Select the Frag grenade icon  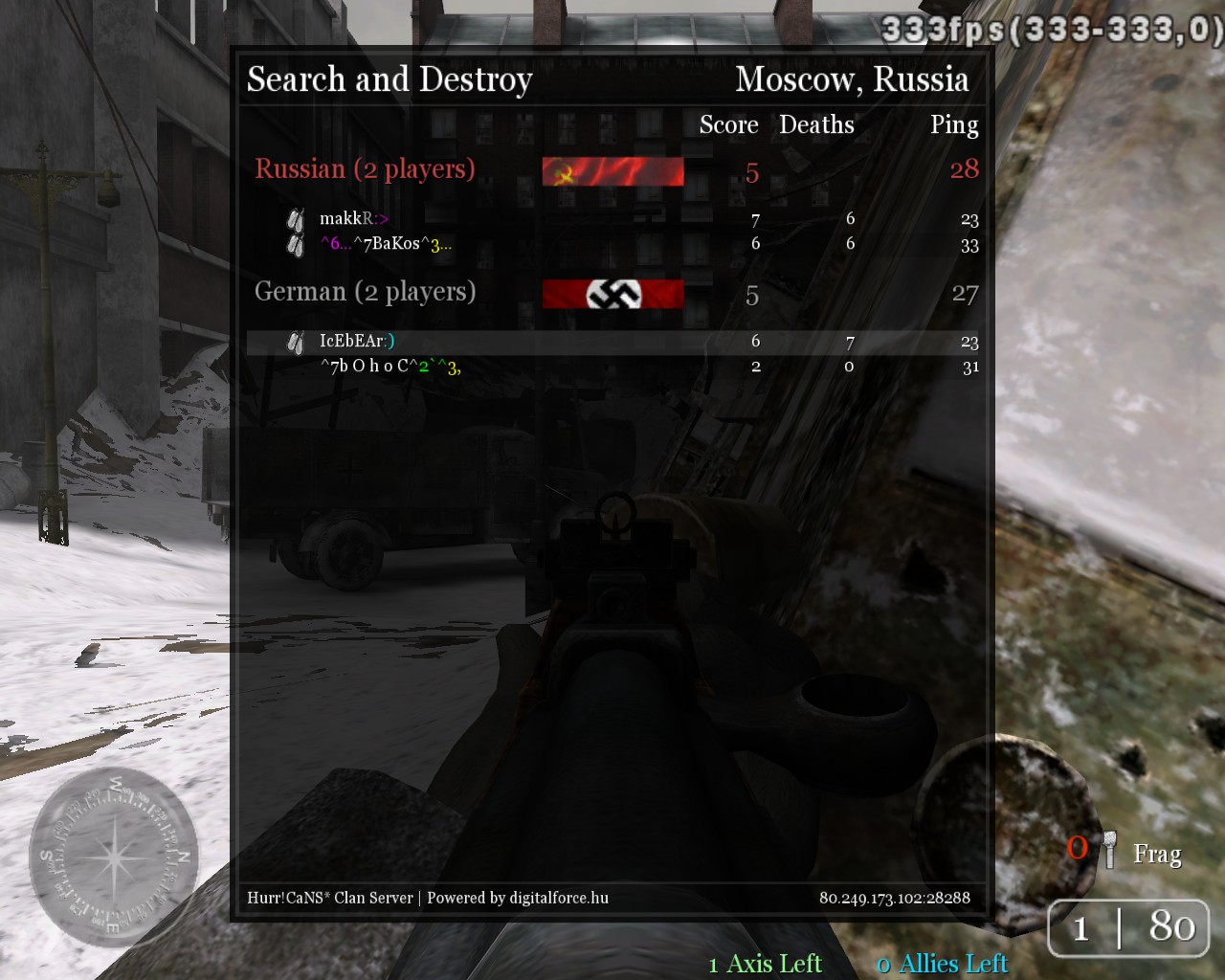point(1109,850)
